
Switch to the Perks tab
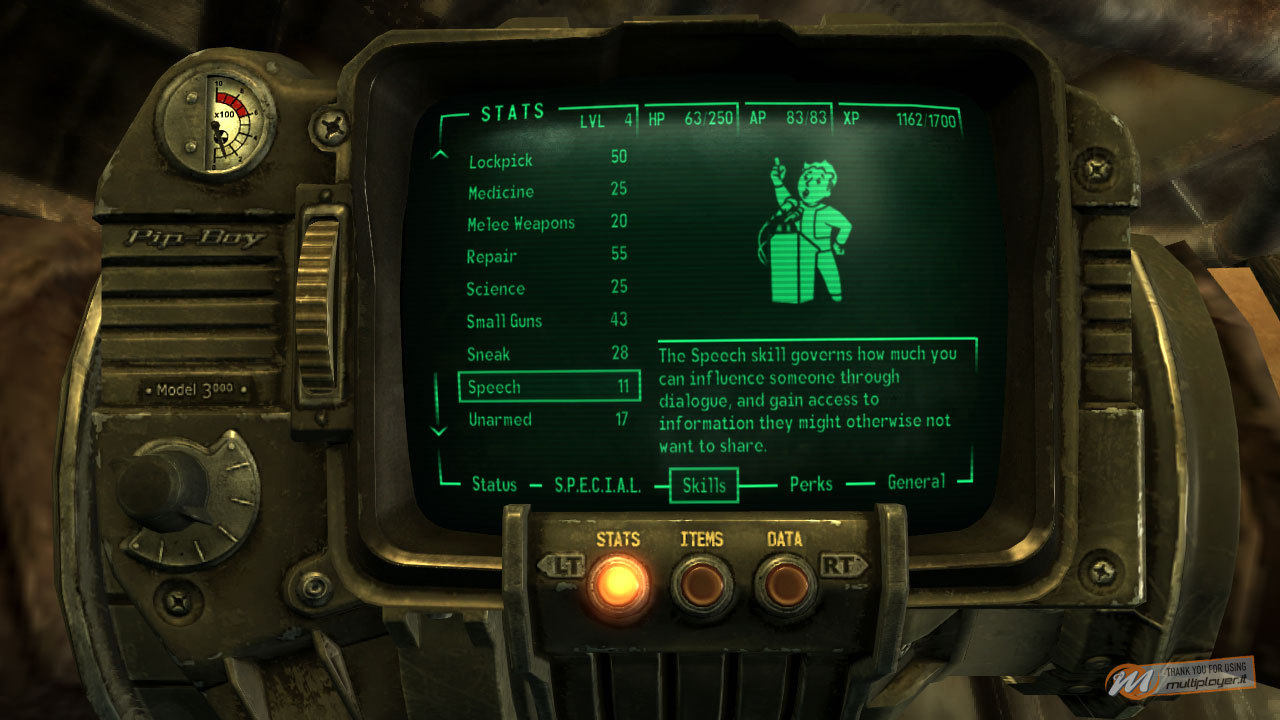[810, 485]
